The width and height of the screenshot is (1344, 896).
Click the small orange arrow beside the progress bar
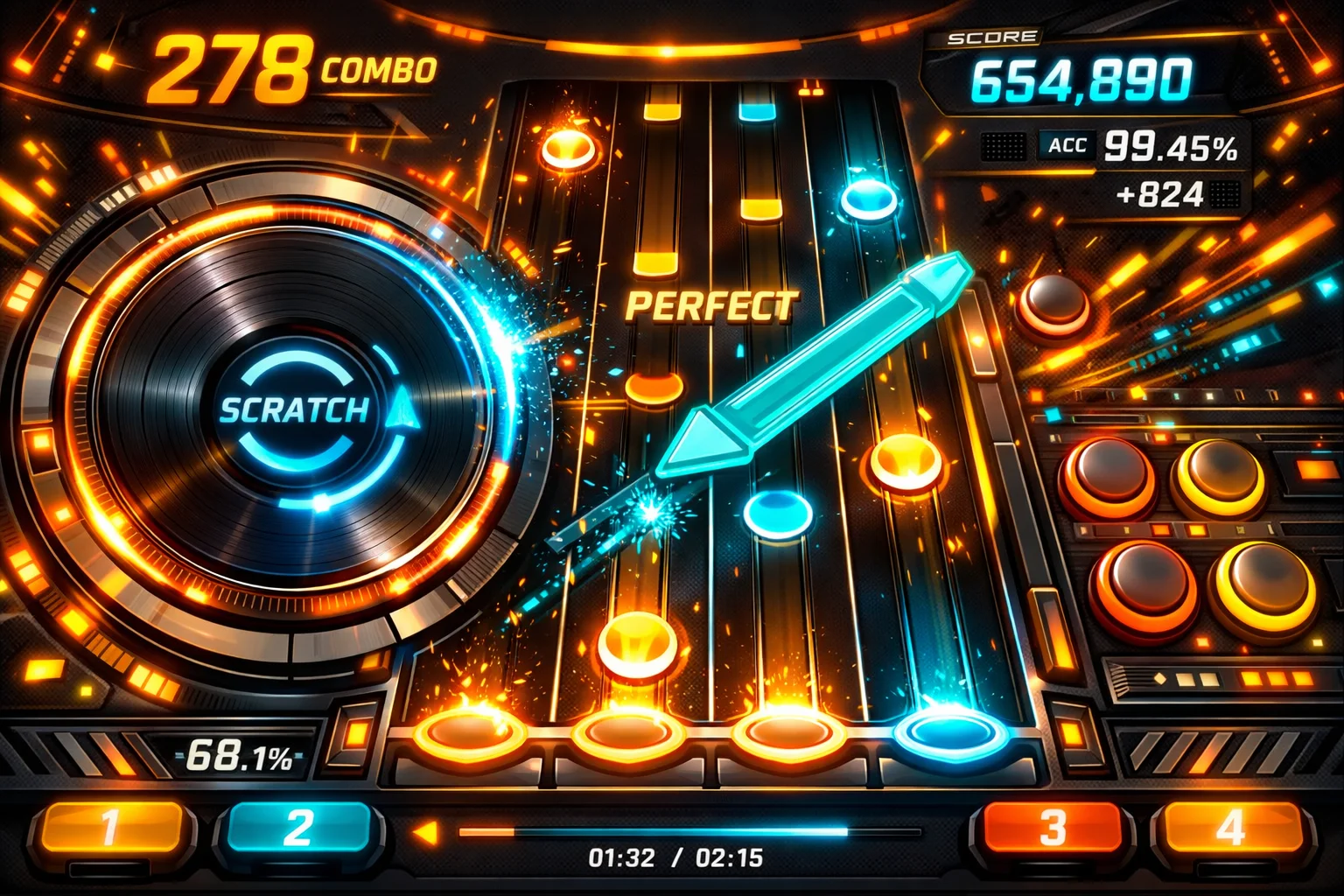click(426, 832)
